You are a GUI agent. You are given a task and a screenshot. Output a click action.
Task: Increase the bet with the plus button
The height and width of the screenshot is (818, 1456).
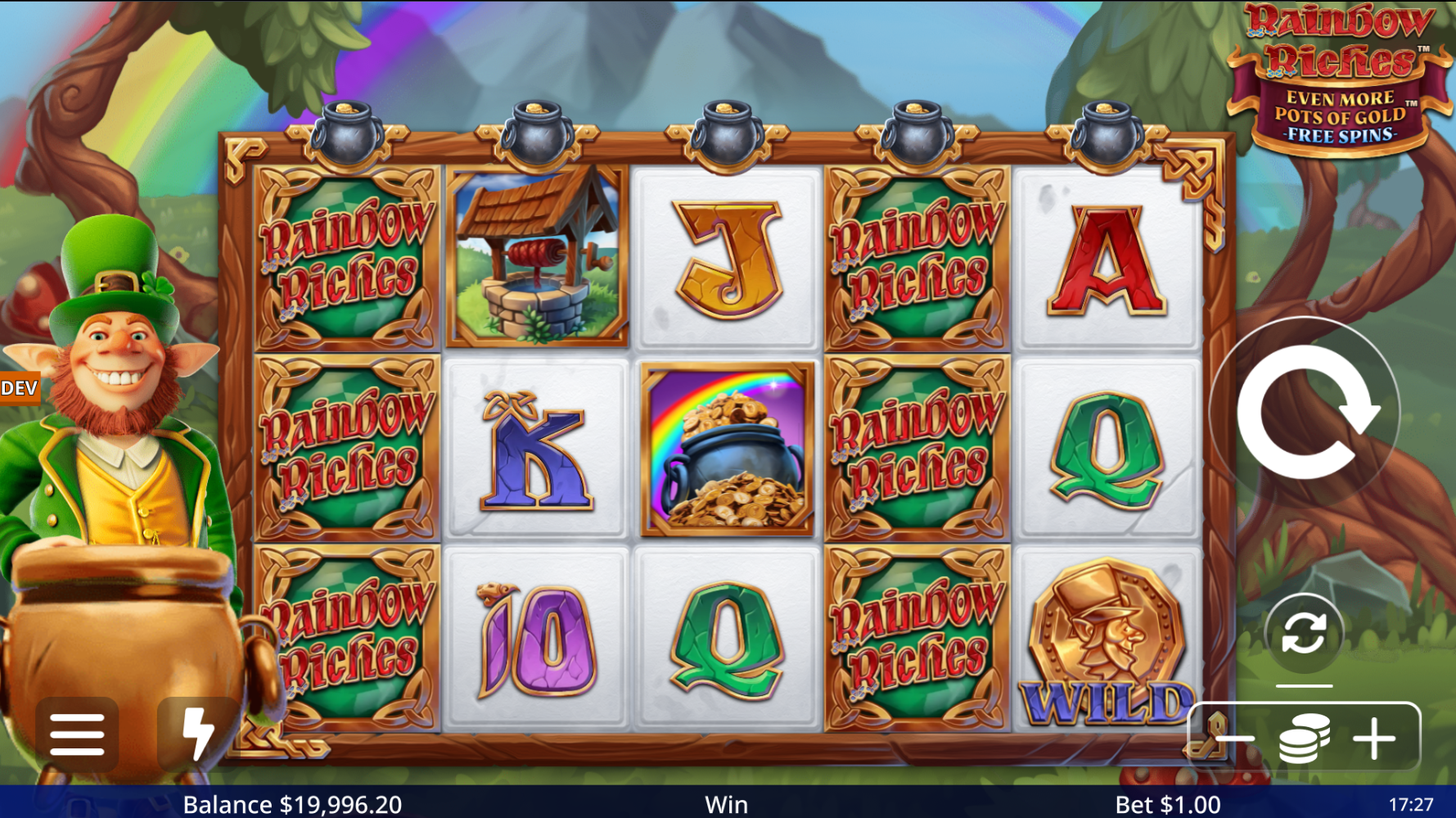(x=1374, y=739)
